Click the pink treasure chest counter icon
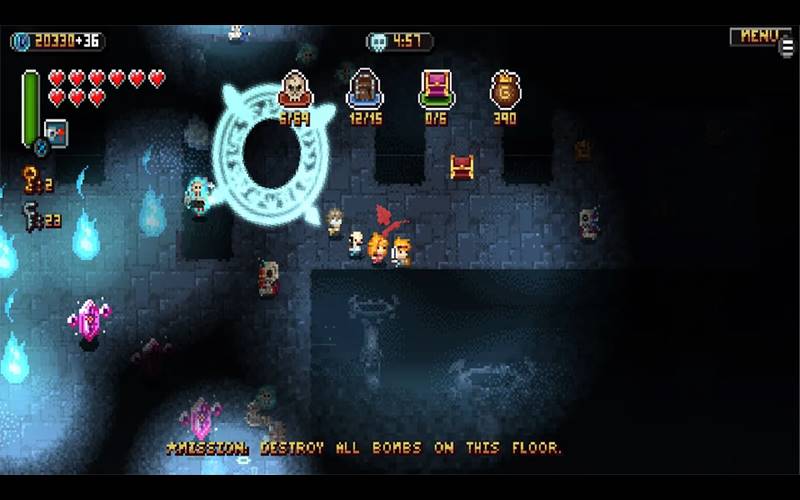800x500 pixels. 436,88
